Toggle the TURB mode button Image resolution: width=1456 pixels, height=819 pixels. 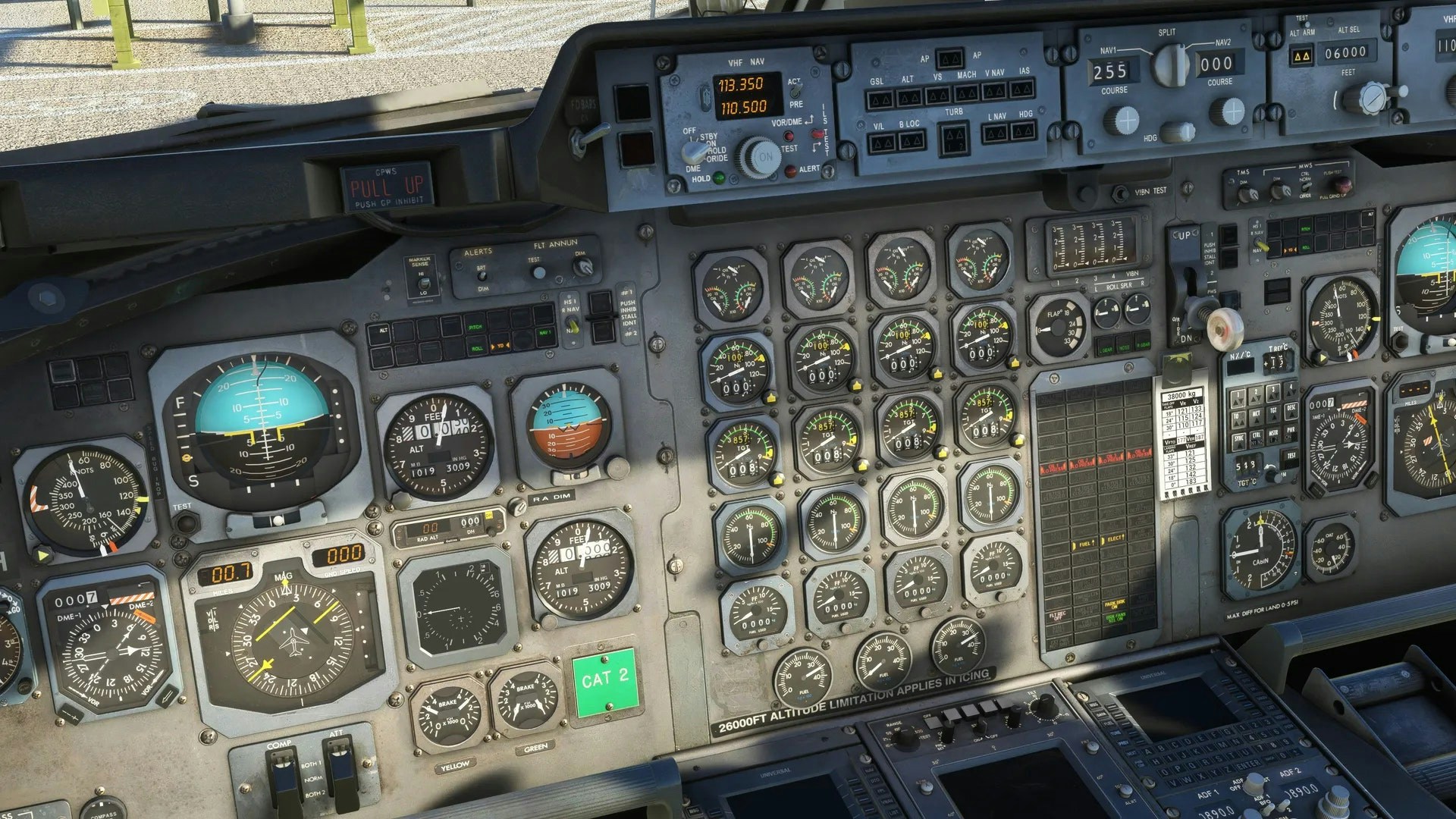pos(954,139)
